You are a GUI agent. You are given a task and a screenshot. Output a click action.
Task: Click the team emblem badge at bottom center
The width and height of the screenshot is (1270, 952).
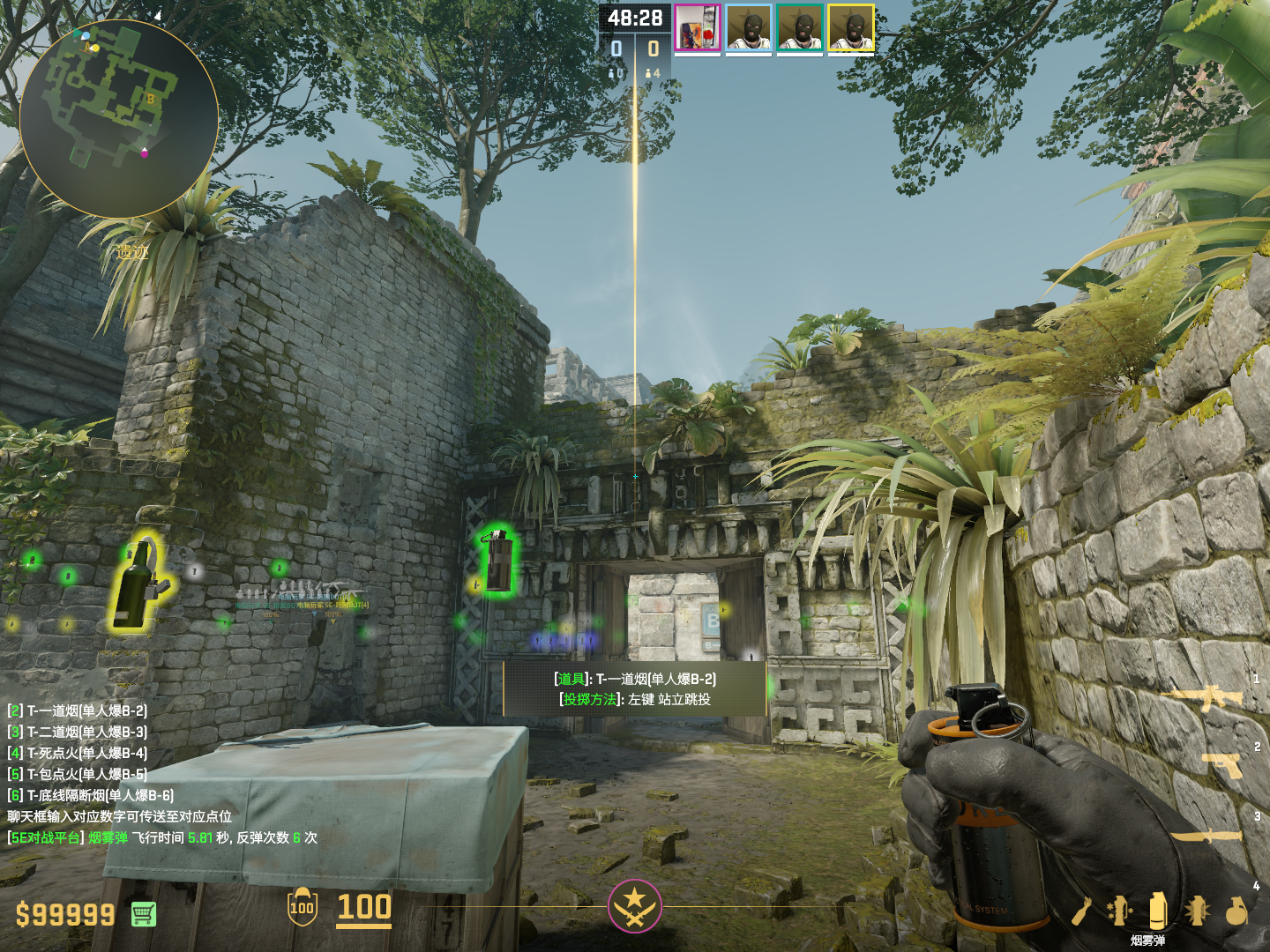click(x=634, y=905)
